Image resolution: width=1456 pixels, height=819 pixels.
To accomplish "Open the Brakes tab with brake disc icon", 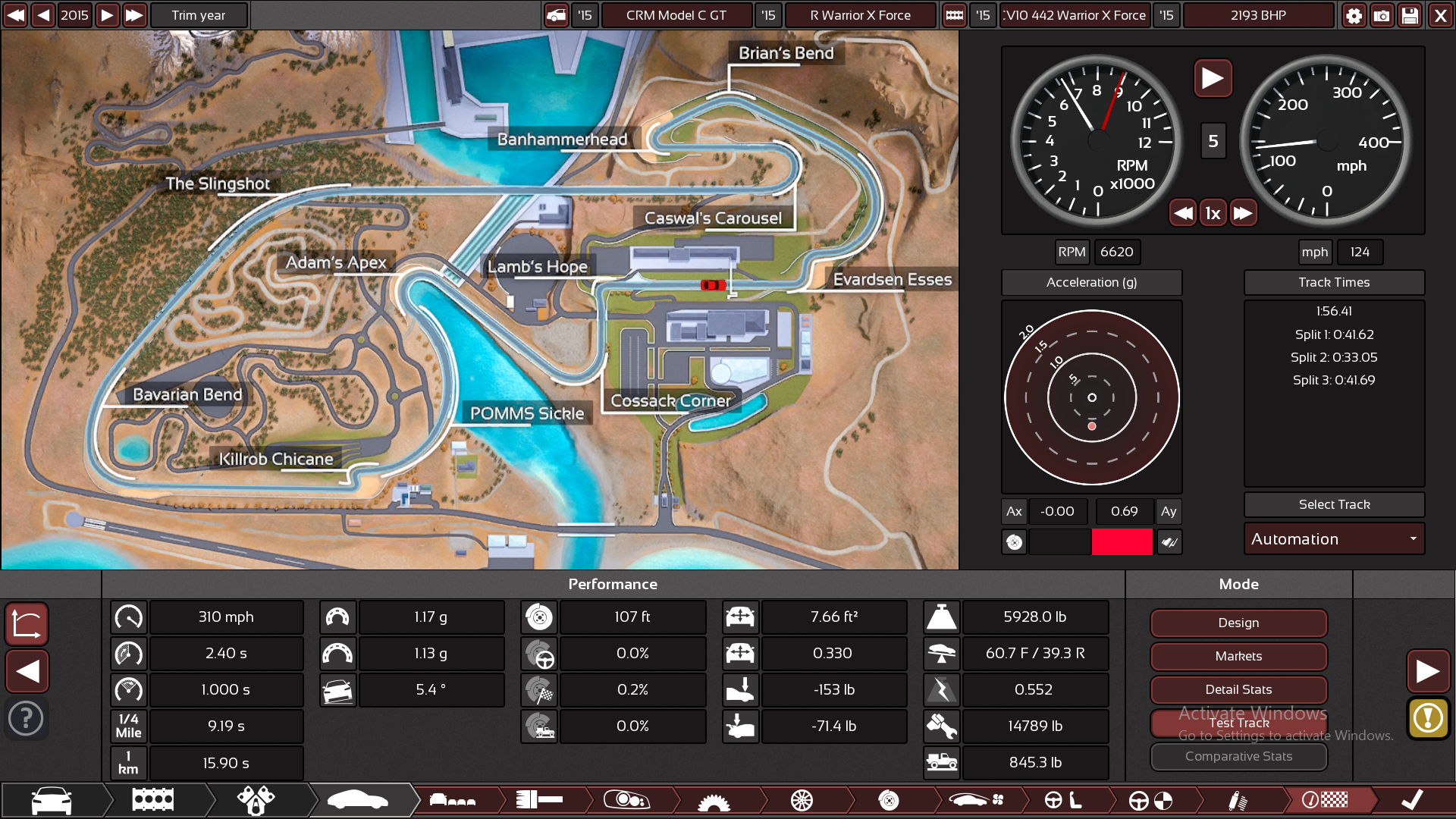I will click(x=889, y=800).
